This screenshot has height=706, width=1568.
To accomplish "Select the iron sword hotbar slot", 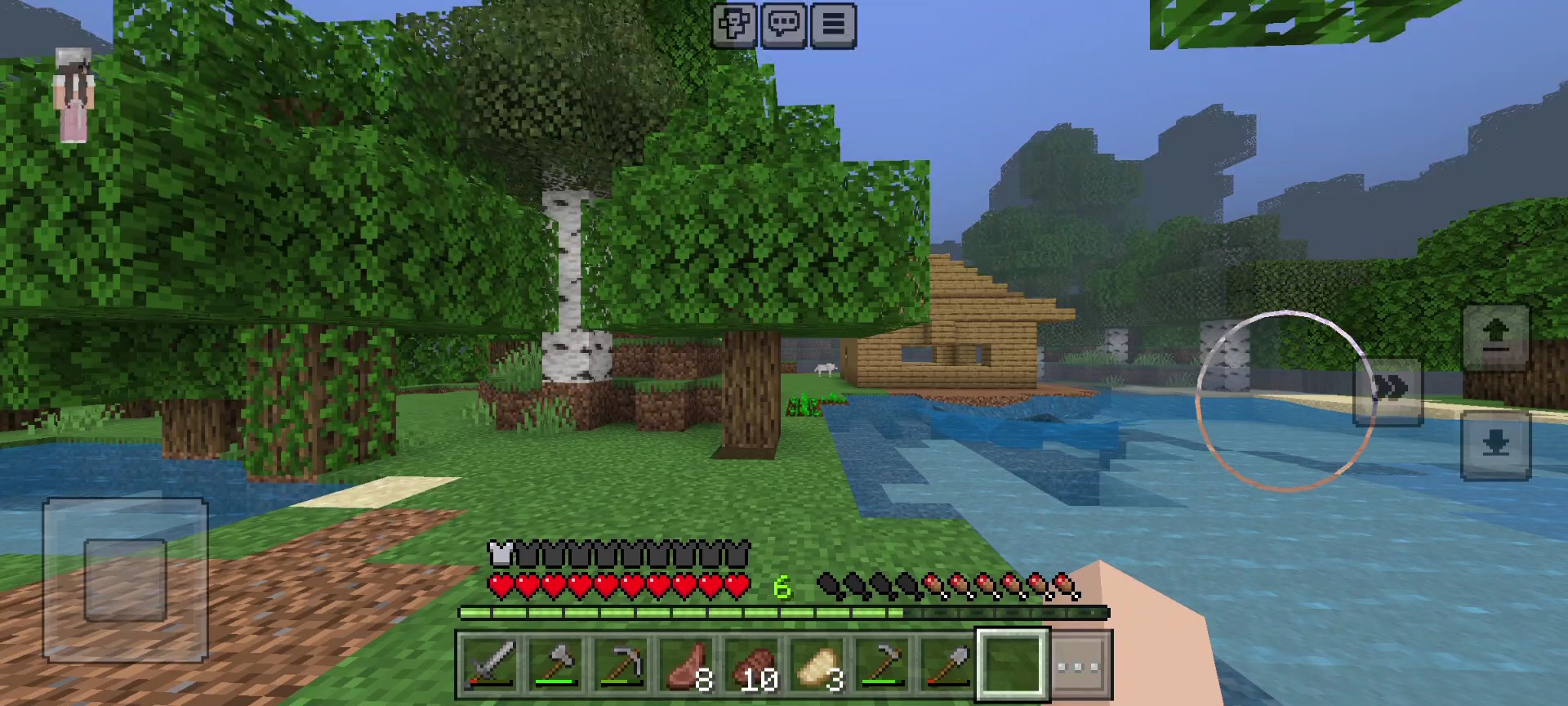I will [x=490, y=665].
